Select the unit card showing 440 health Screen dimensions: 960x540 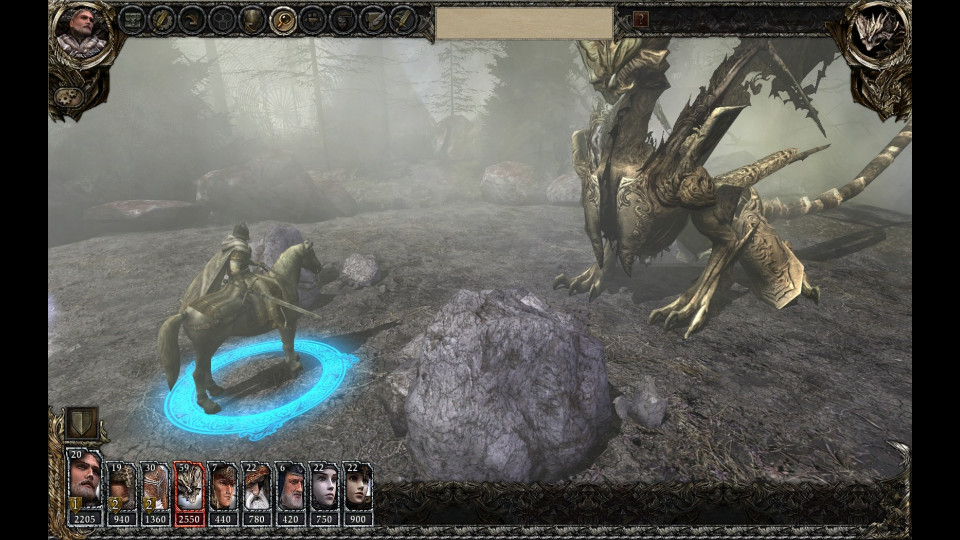(x=223, y=487)
